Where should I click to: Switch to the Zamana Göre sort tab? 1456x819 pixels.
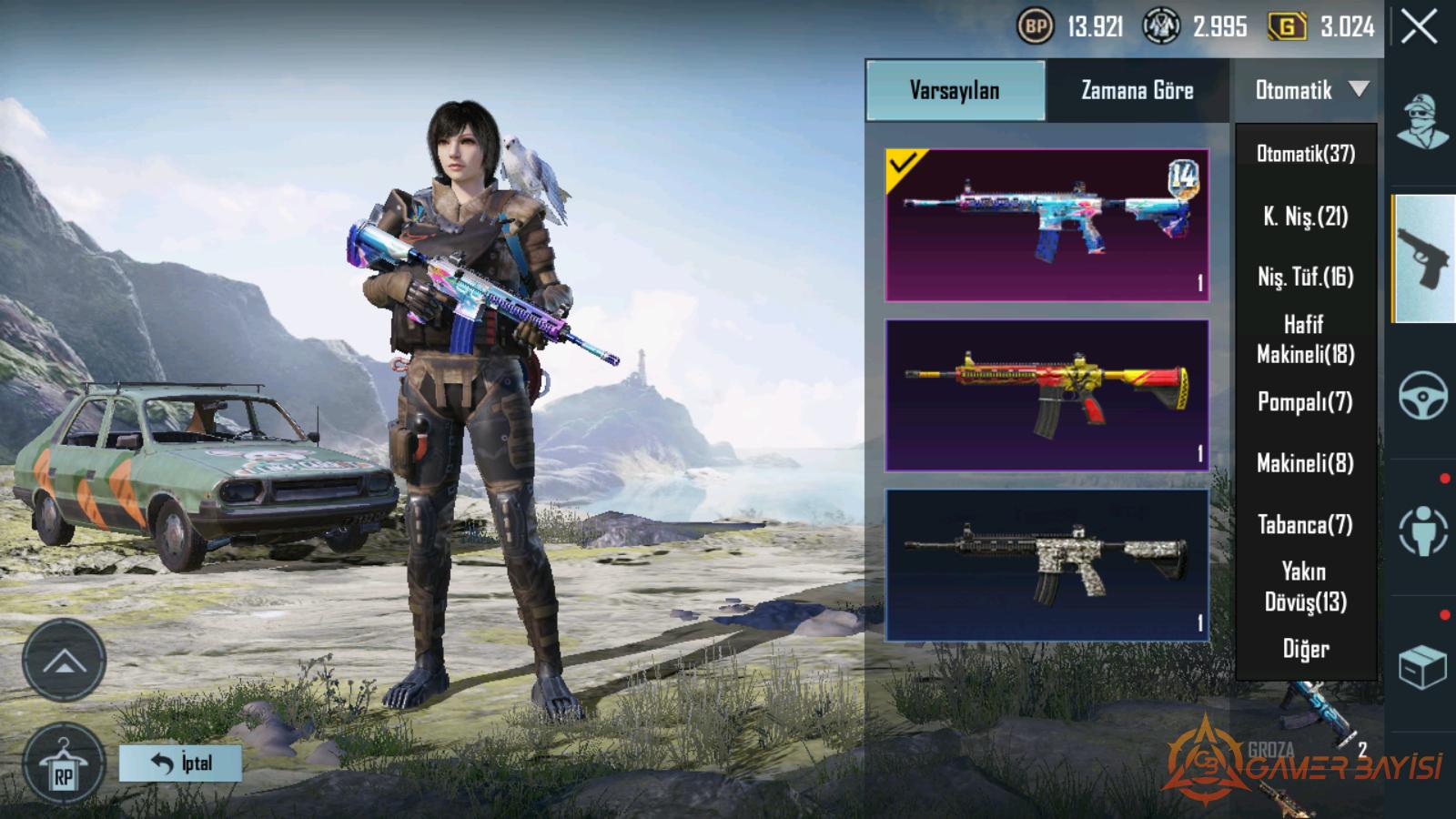tap(1137, 90)
